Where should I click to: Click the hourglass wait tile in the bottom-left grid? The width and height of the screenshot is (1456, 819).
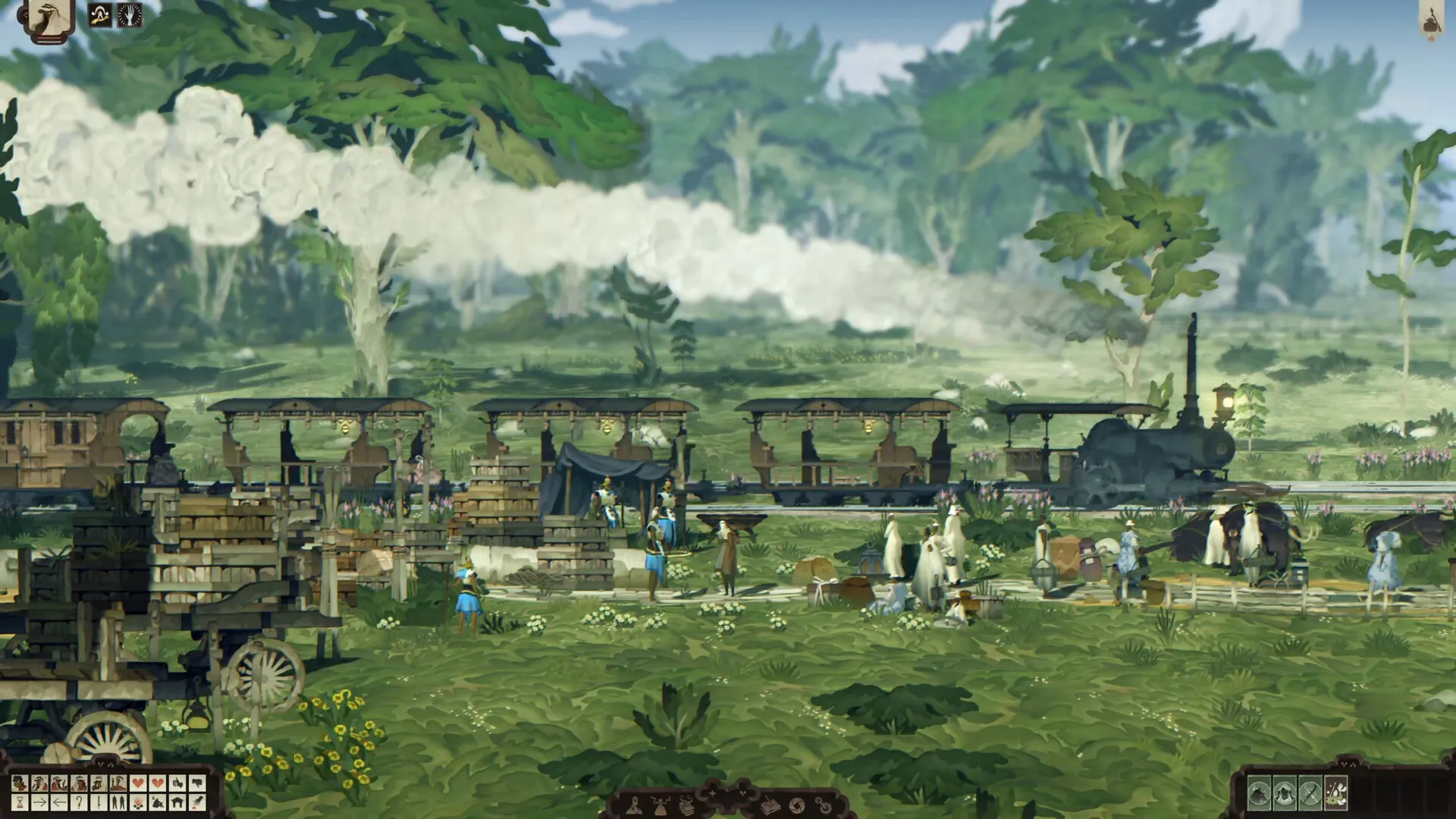[20, 803]
